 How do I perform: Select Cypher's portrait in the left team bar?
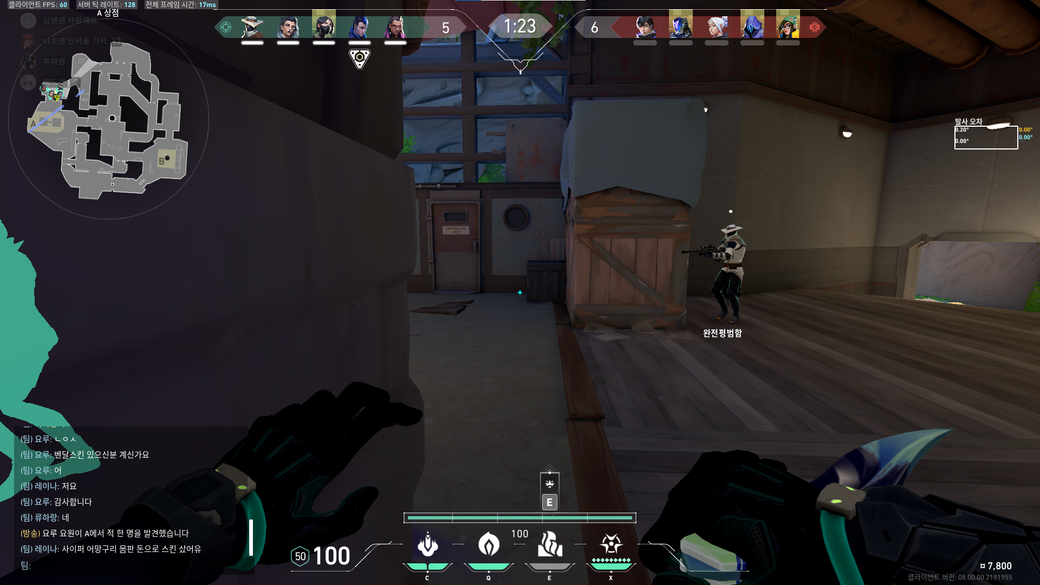pyautogui.click(x=252, y=26)
